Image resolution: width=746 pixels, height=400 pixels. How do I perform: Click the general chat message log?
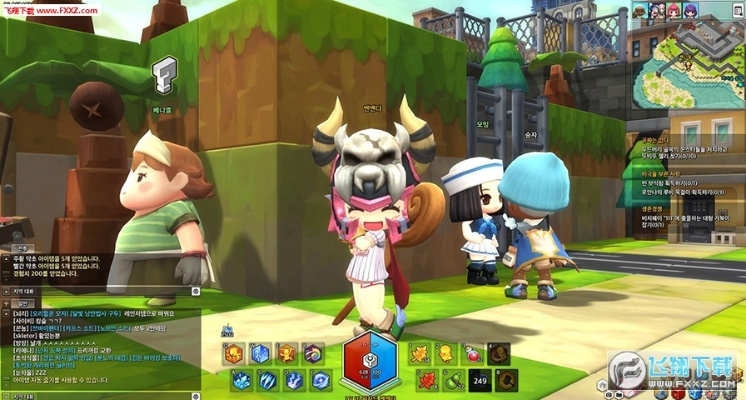(100, 340)
